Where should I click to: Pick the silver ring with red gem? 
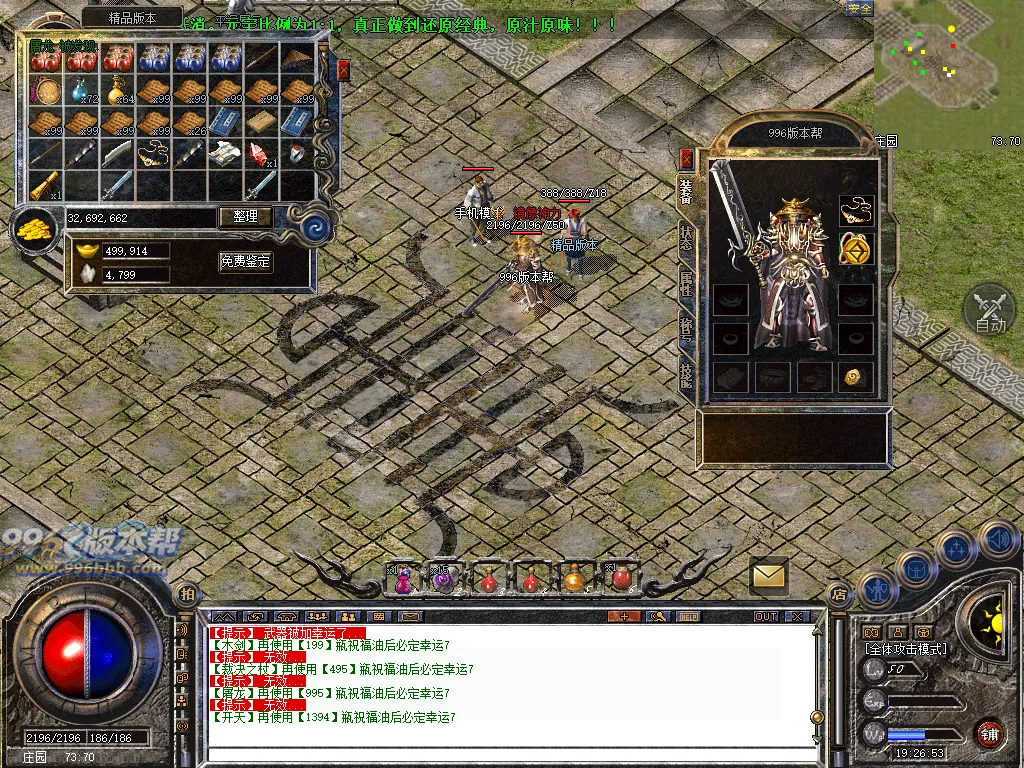297,153
